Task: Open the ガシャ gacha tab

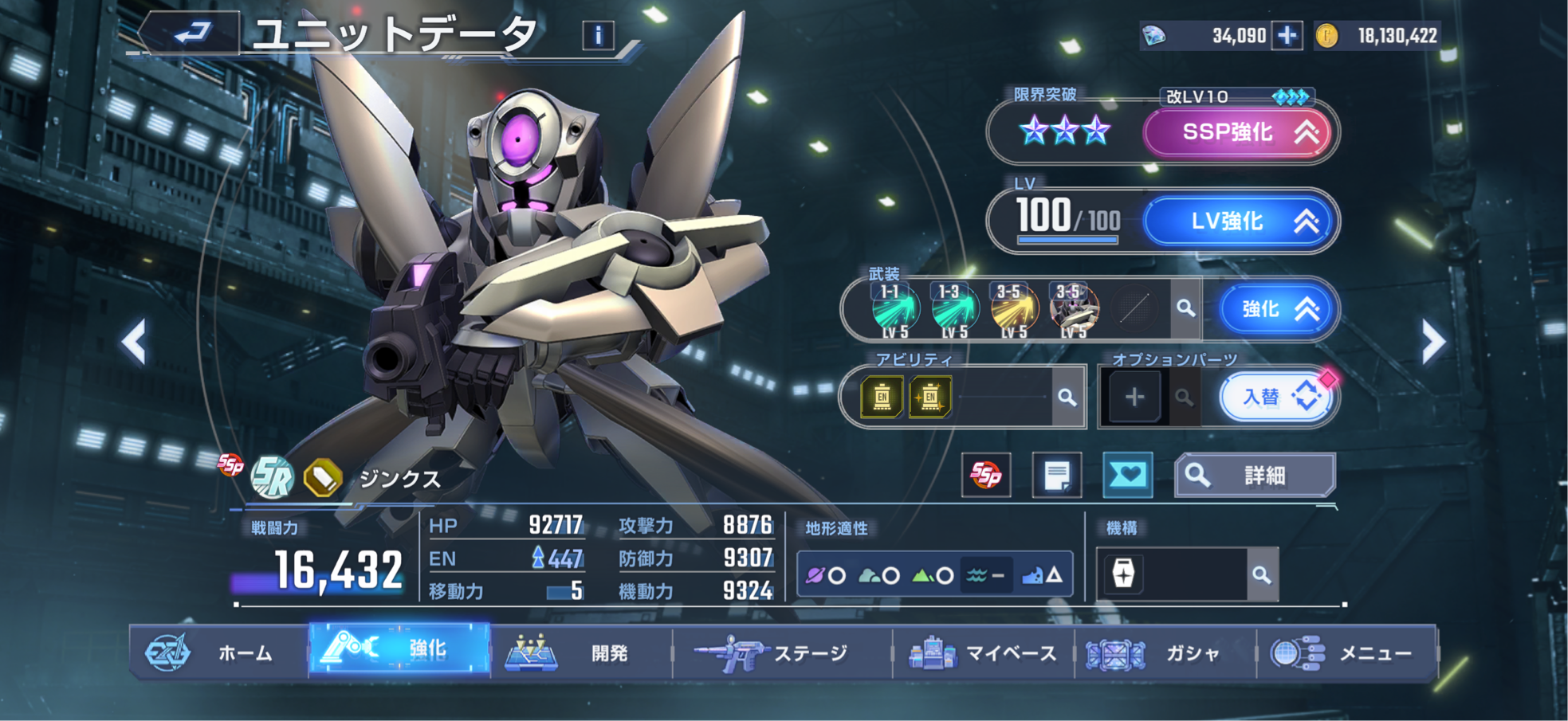Action: coord(1164,653)
